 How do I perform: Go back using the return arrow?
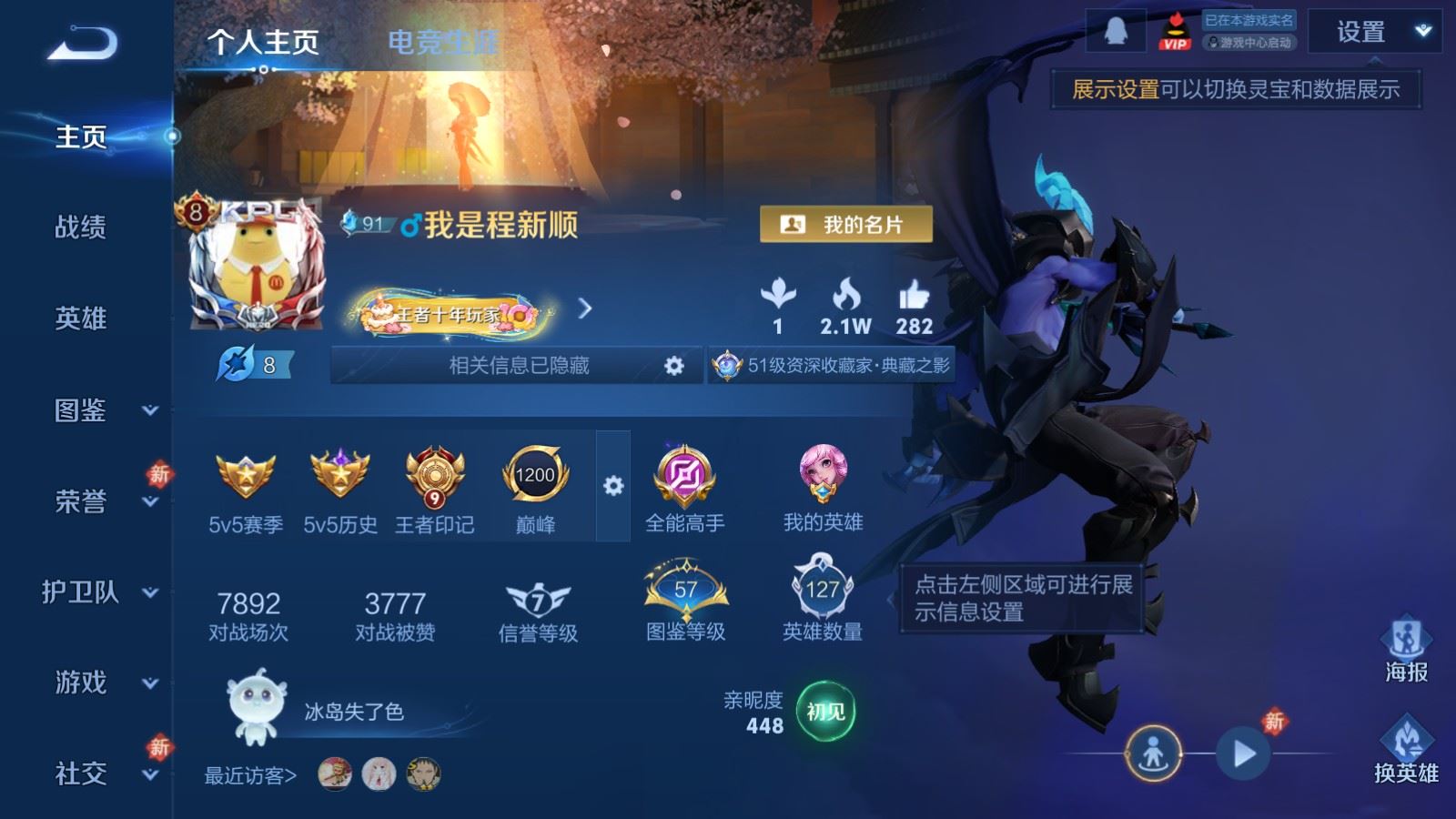coord(83,44)
